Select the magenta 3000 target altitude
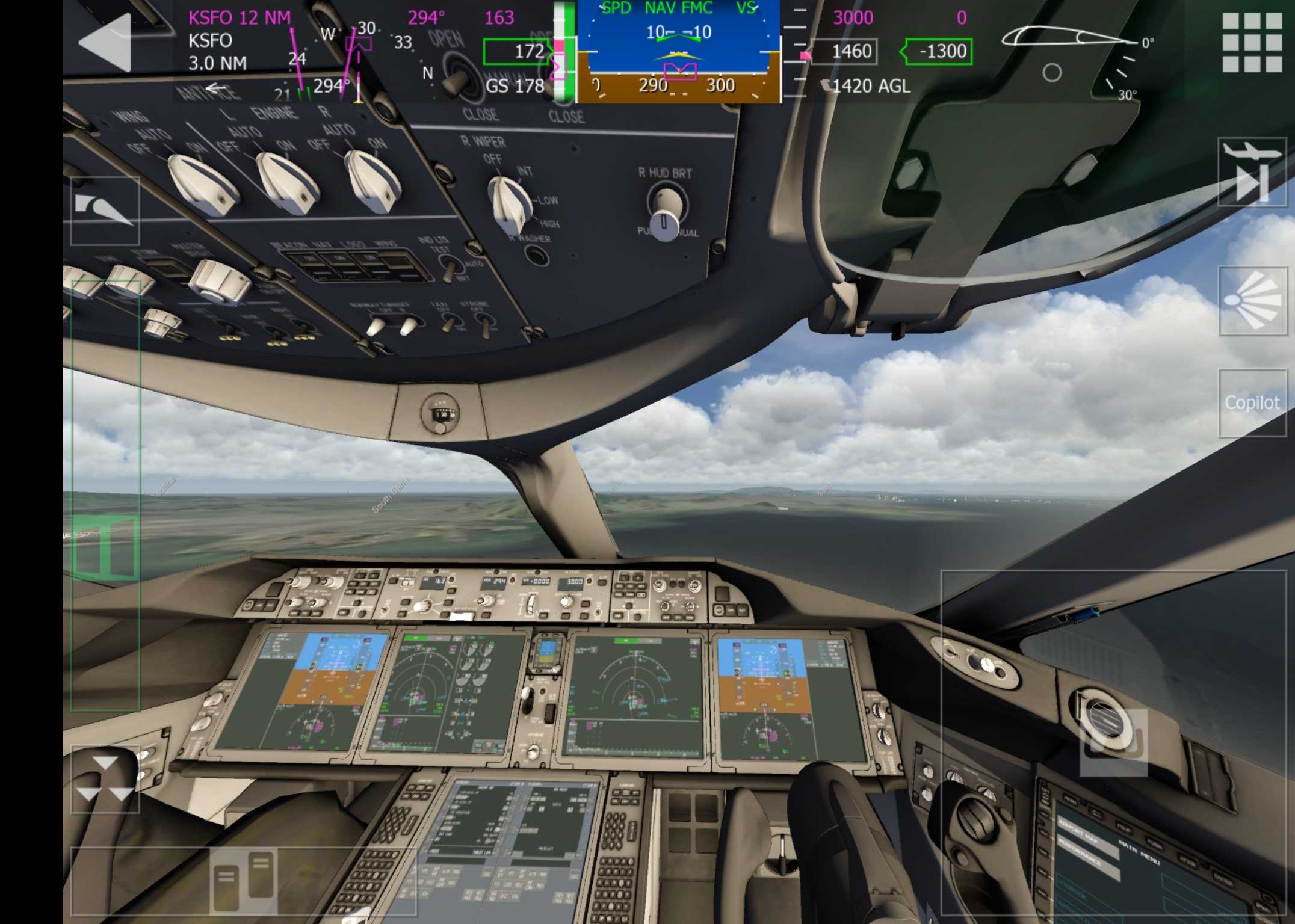Viewport: 1295px width, 924px height. [x=852, y=18]
